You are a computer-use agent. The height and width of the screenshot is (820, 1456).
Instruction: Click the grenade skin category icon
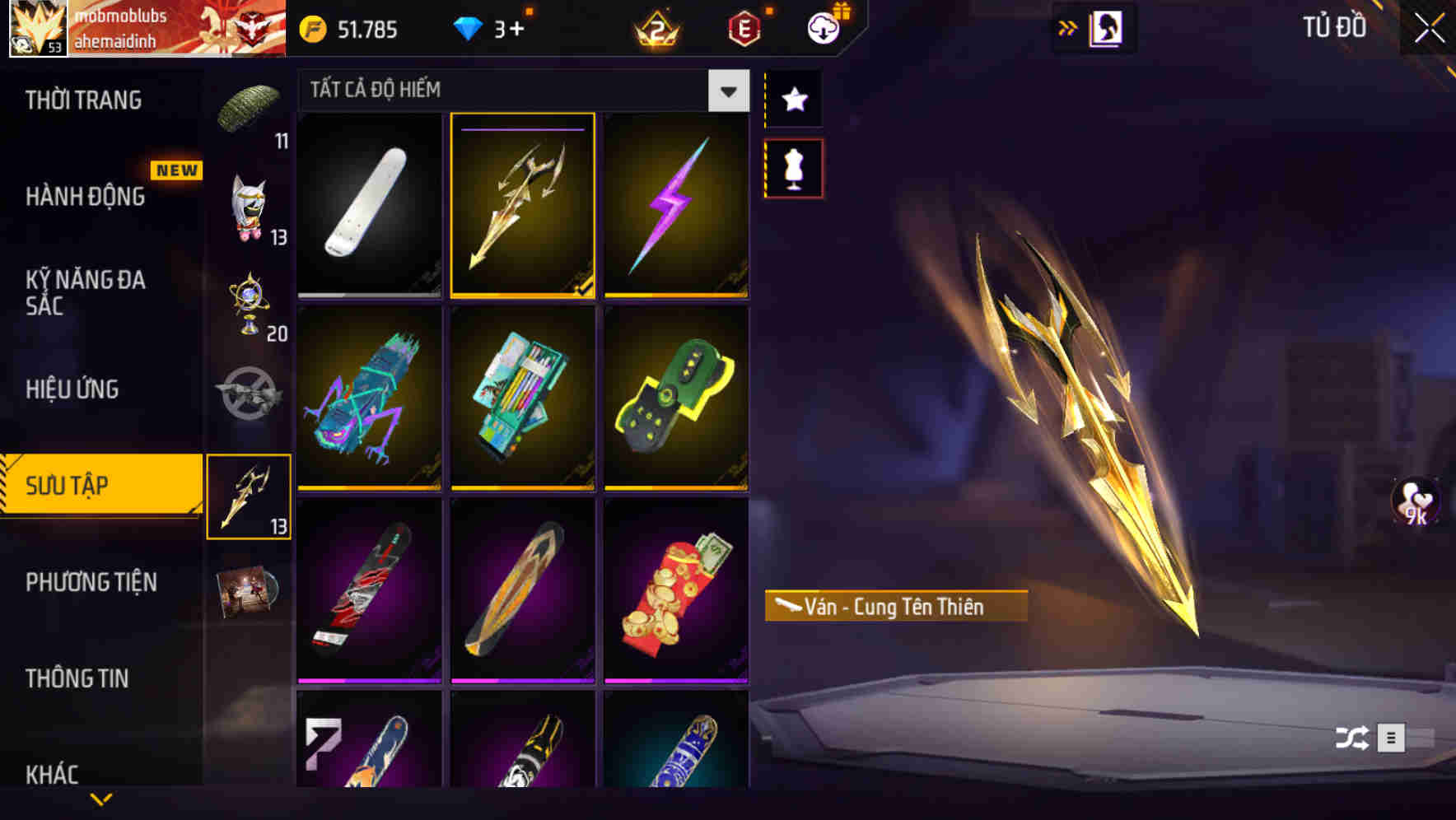point(250,391)
